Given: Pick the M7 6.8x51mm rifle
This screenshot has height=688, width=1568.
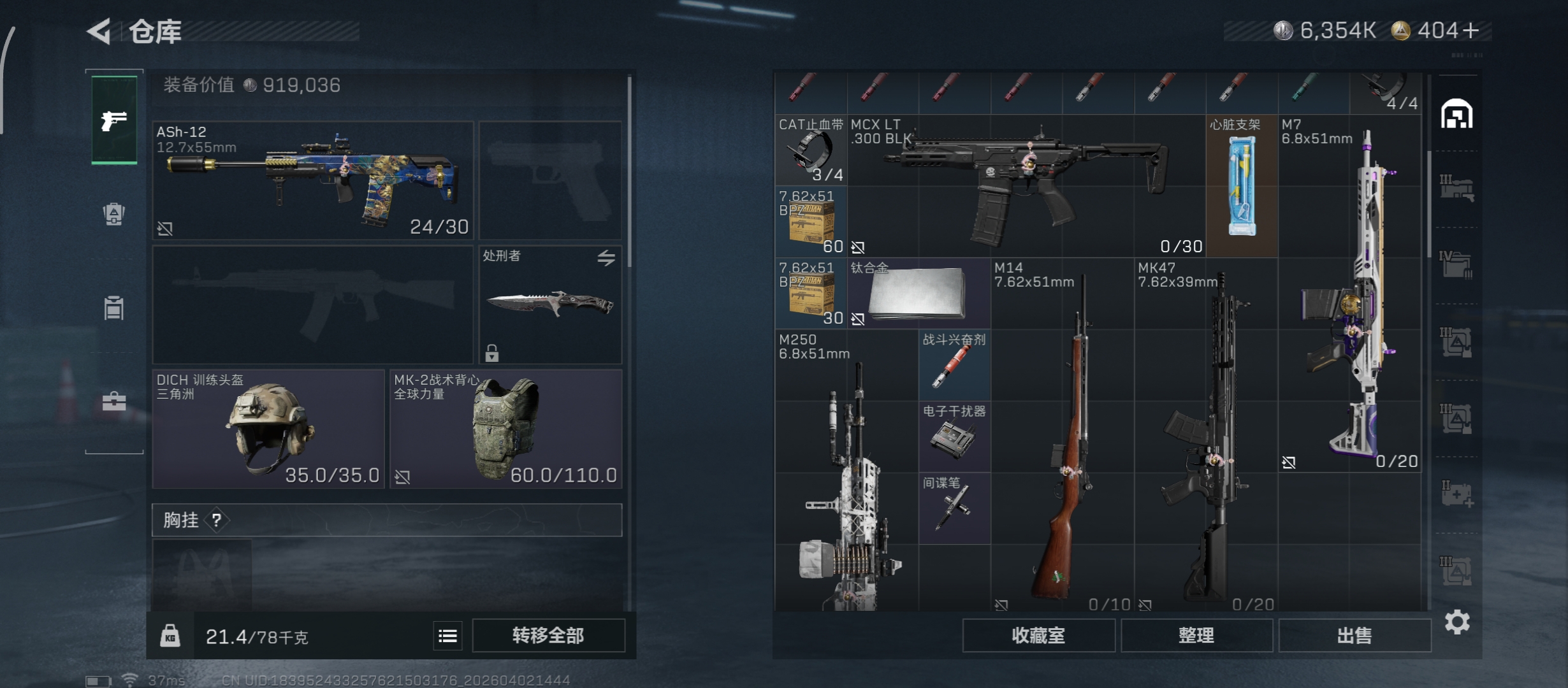Looking at the screenshot, I should (1349, 293).
